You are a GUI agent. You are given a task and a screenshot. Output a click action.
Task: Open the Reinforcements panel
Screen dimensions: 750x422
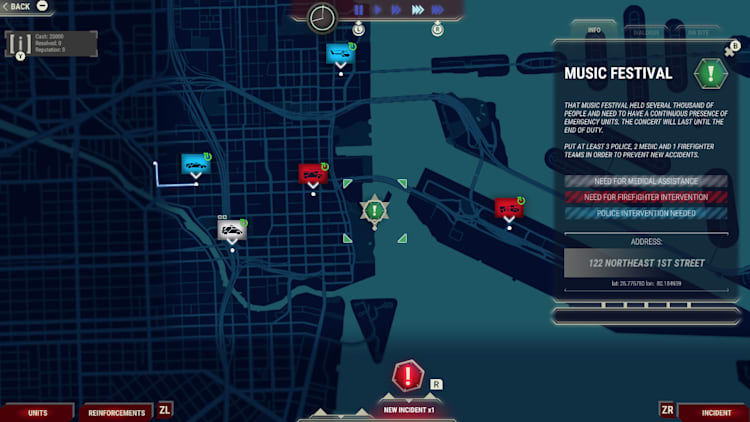(x=117, y=412)
